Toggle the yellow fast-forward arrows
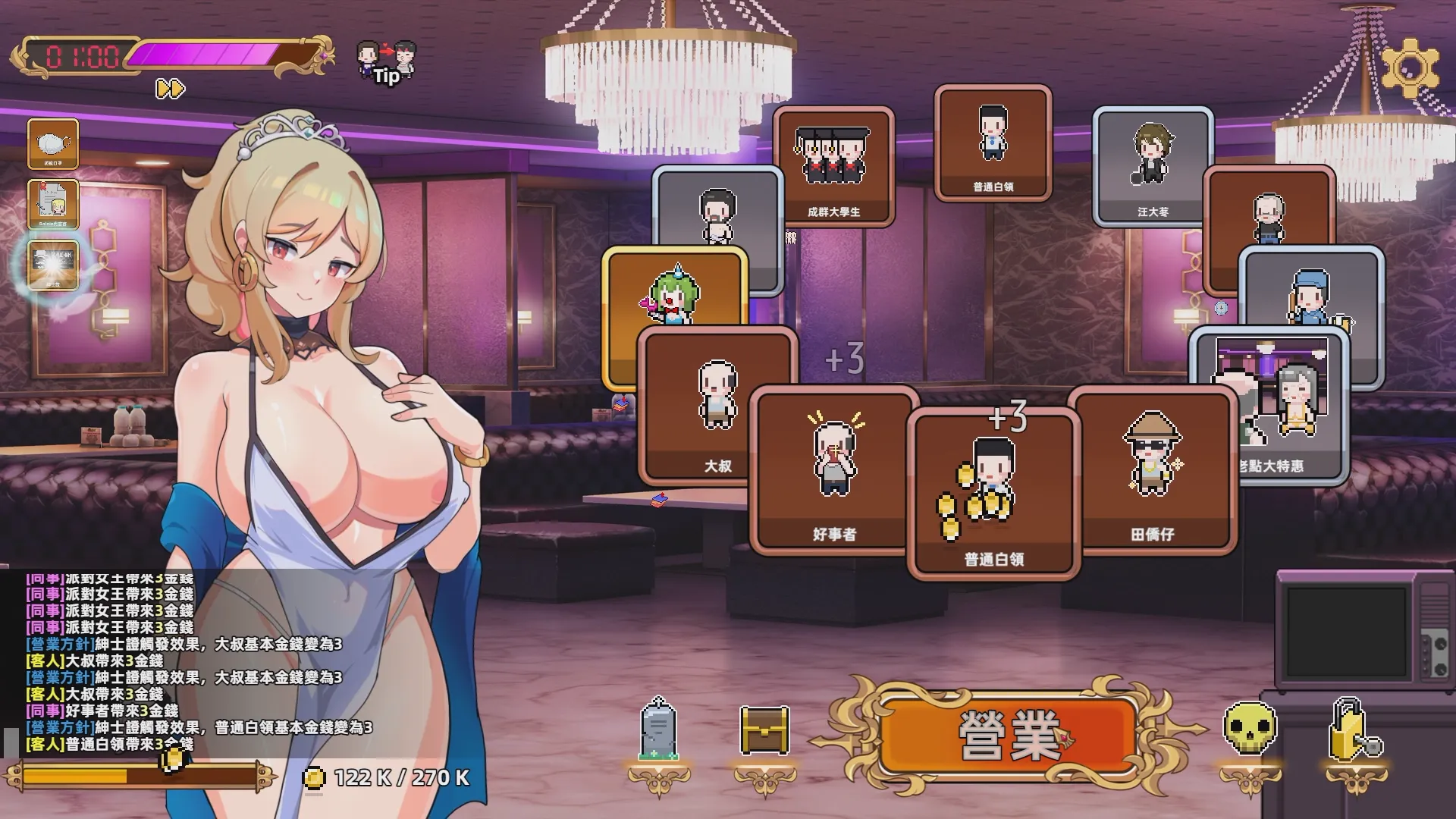The height and width of the screenshot is (819, 1456). 170,89
